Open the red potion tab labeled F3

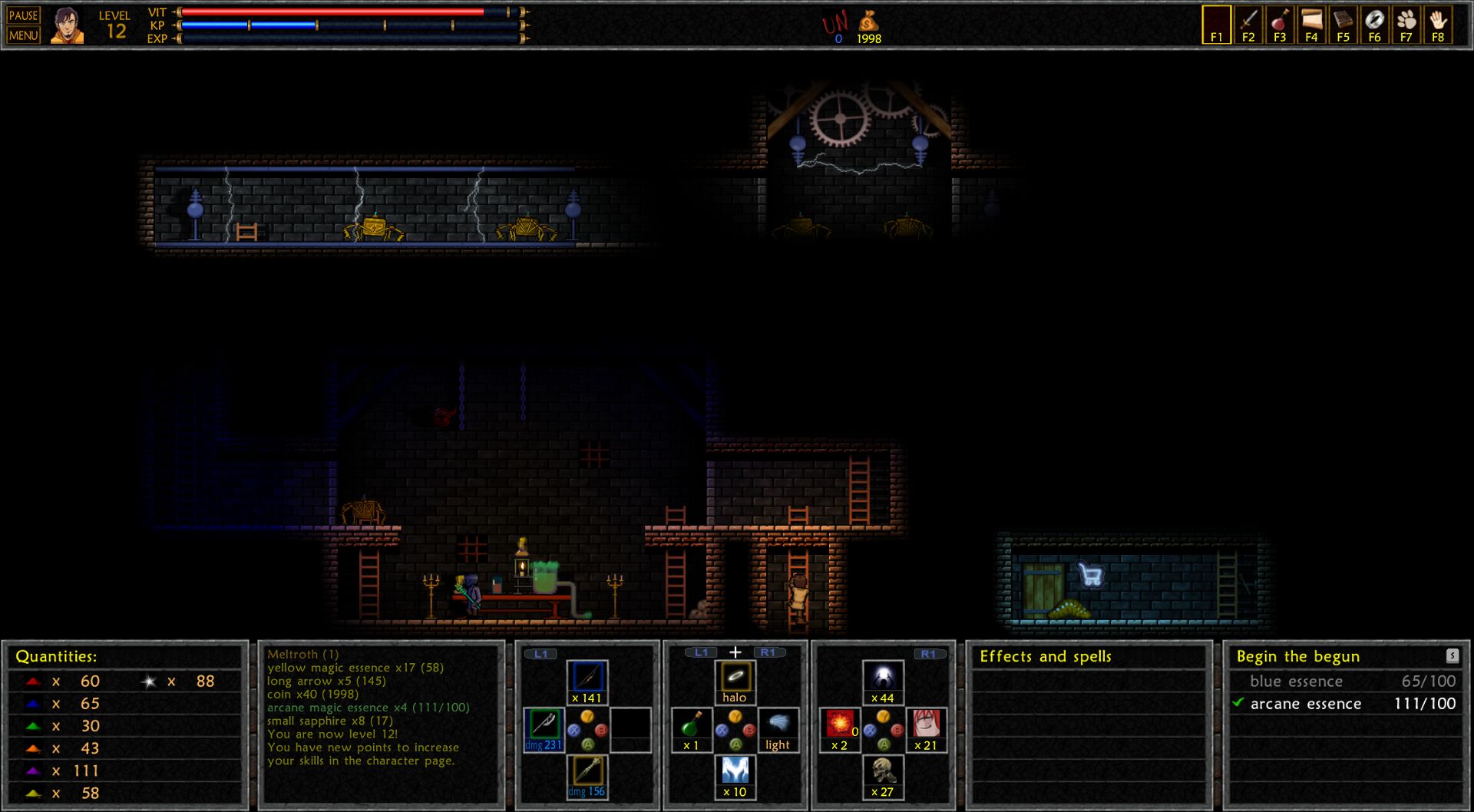pos(1280,25)
